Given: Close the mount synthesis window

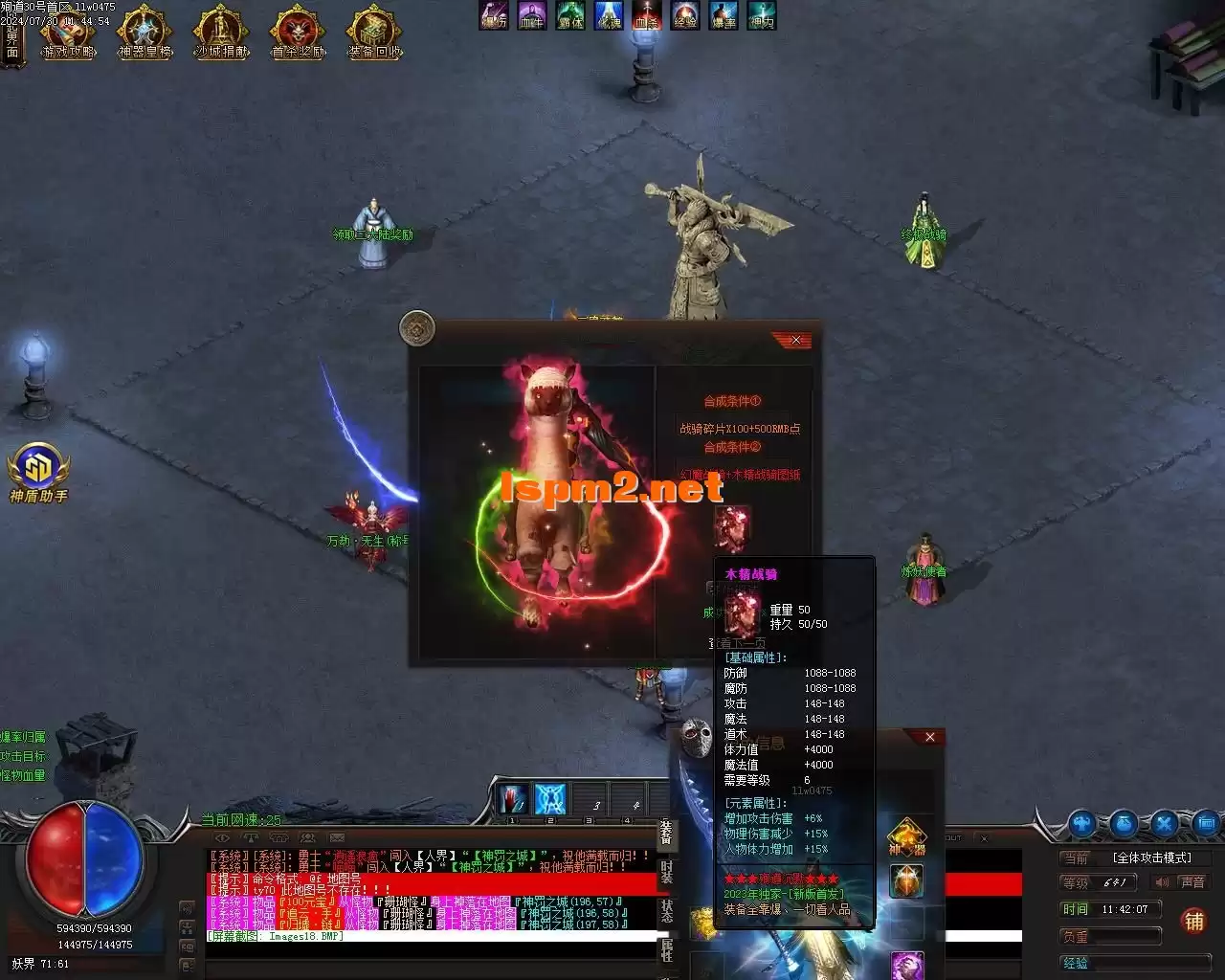Looking at the screenshot, I should point(796,340).
